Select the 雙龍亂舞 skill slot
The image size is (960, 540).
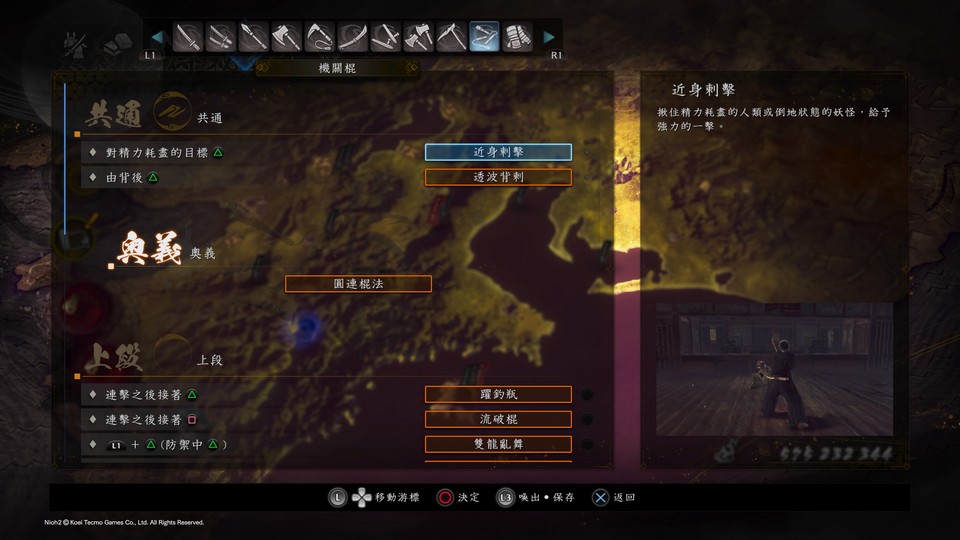tap(498, 444)
